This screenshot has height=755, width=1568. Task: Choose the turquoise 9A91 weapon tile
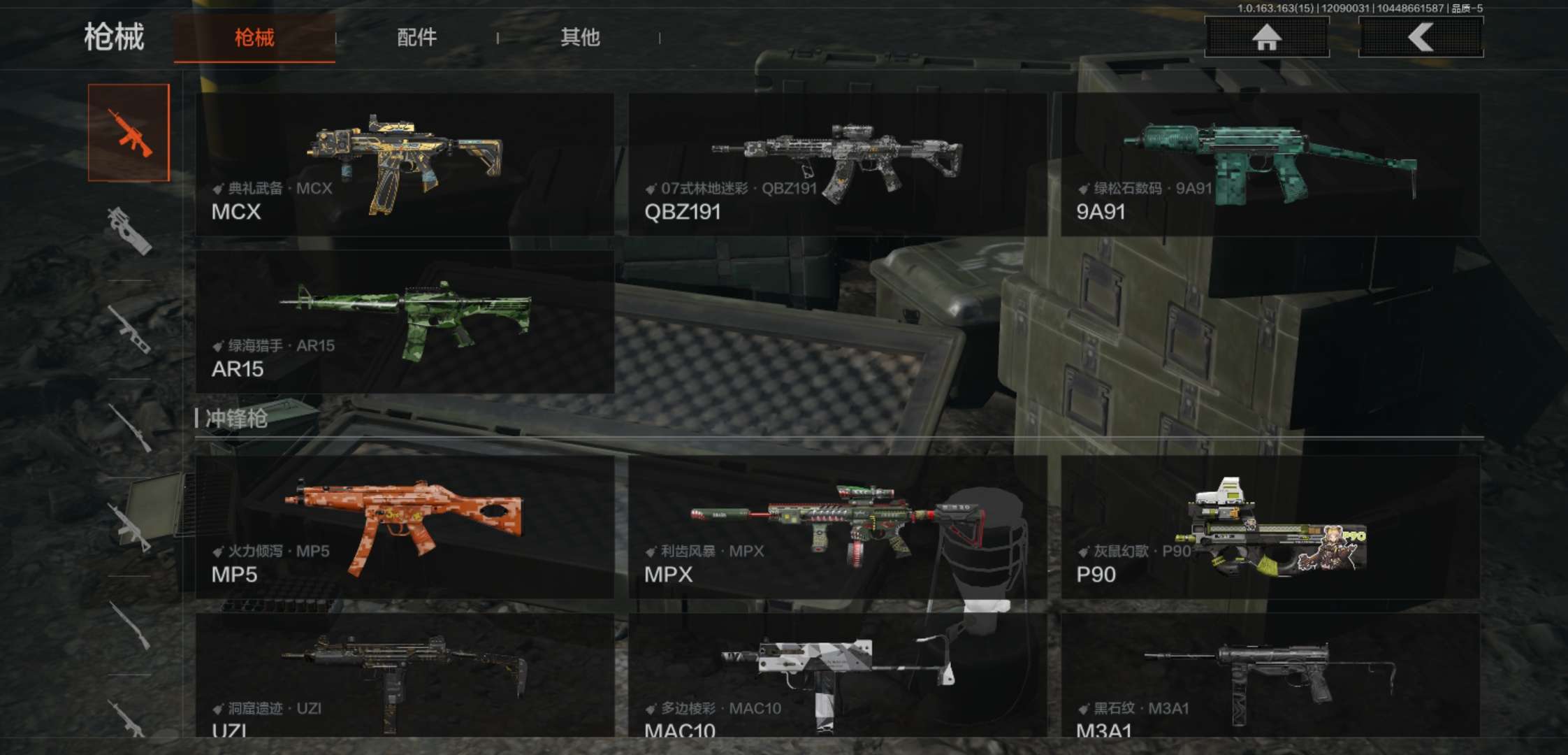tap(1270, 165)
